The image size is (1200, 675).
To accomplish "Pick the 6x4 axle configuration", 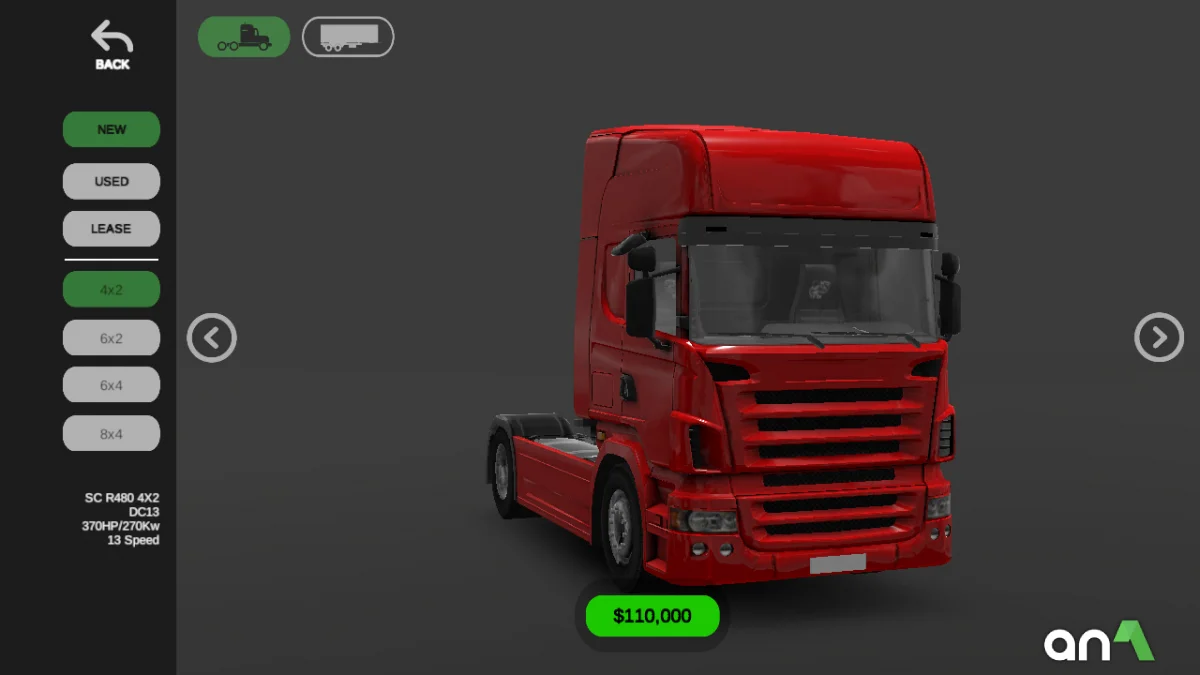I will click(x=111, y=385).
